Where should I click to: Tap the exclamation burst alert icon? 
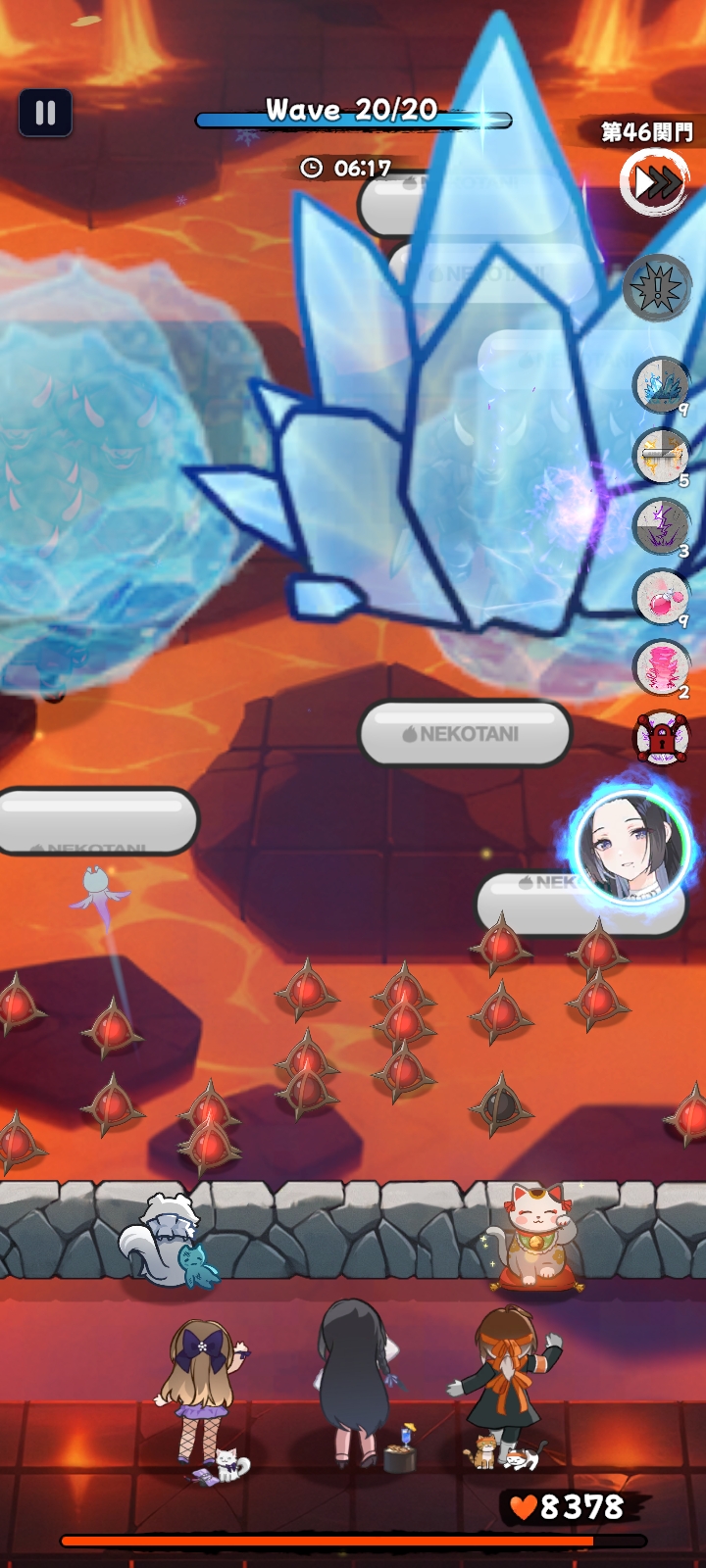point(657,288)
